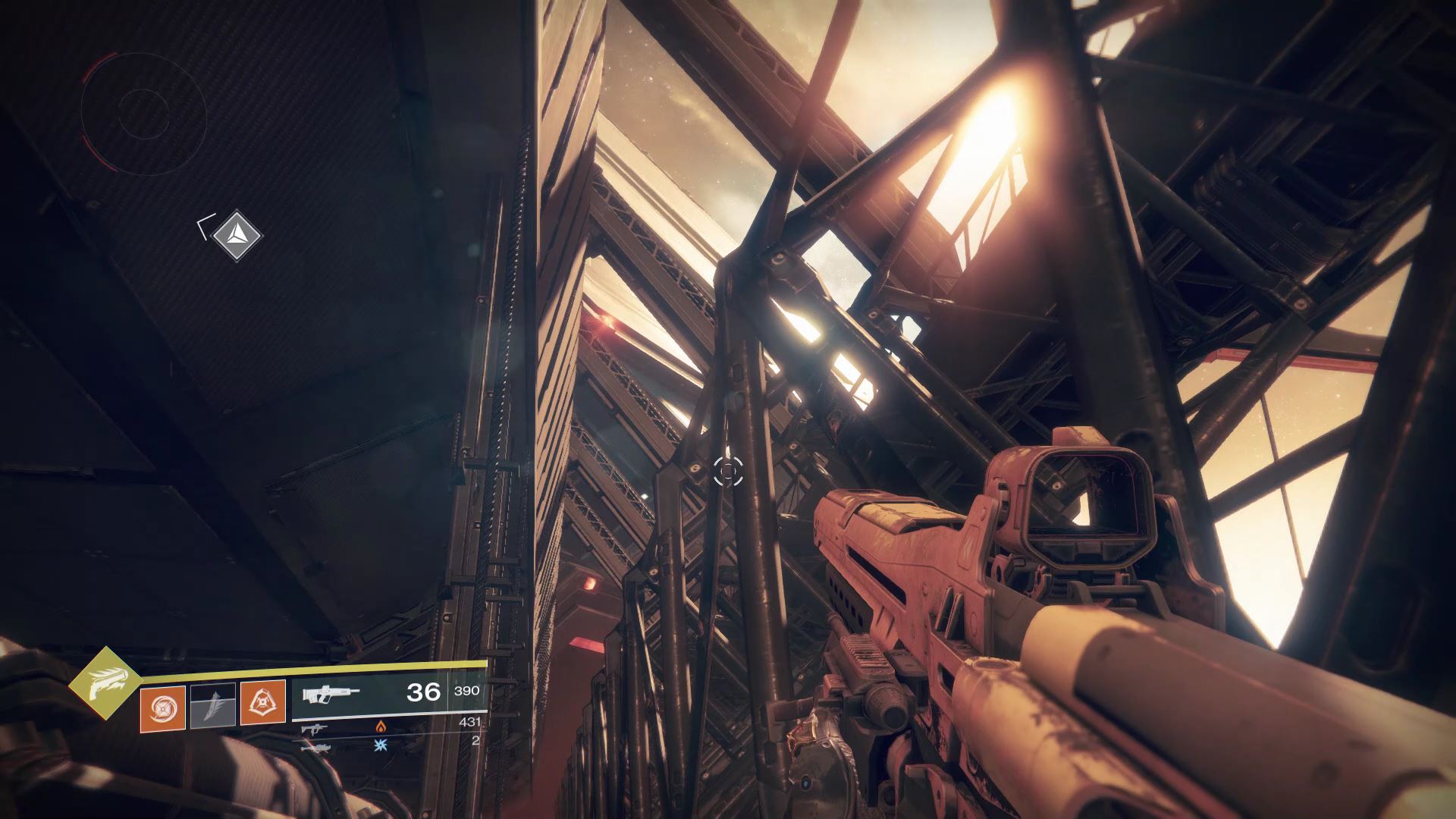Select the diamond objective waypoint marker
1456x819 pixels.
(237, 235)
